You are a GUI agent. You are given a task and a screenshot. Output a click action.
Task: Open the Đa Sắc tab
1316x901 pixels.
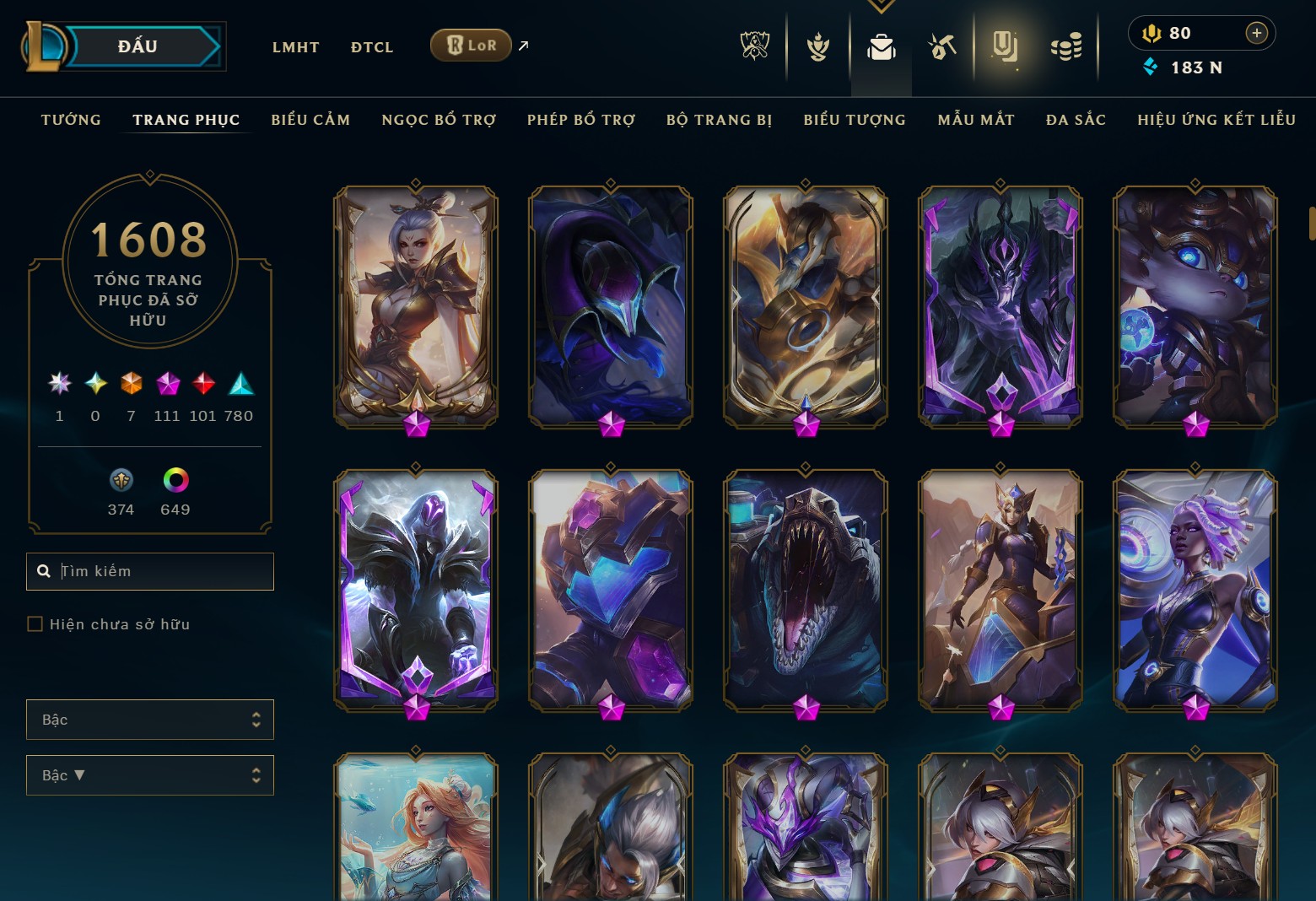click(1076, 120)
